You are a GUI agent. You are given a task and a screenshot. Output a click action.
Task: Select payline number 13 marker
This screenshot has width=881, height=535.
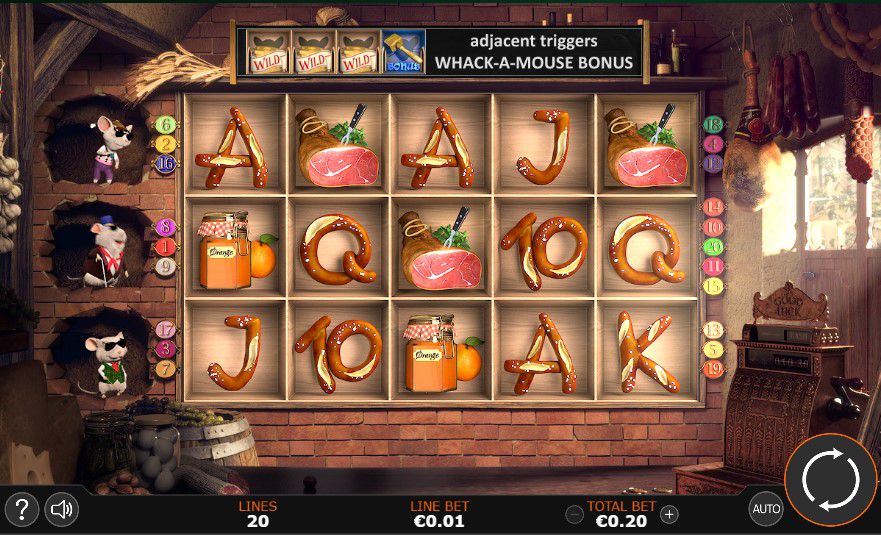click(713, 329)
